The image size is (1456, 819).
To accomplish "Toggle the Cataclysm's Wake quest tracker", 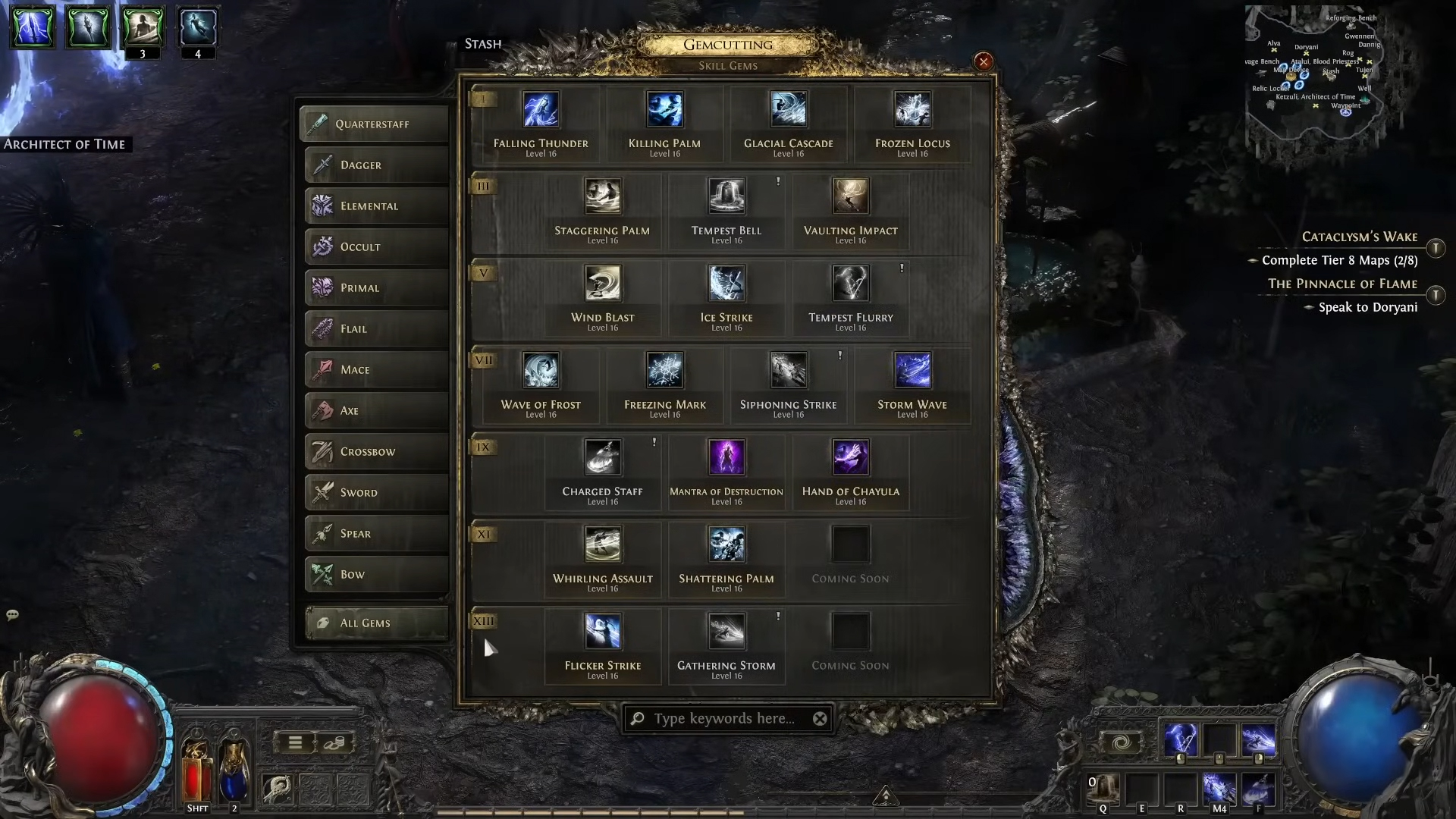I will pos(1436,249).
